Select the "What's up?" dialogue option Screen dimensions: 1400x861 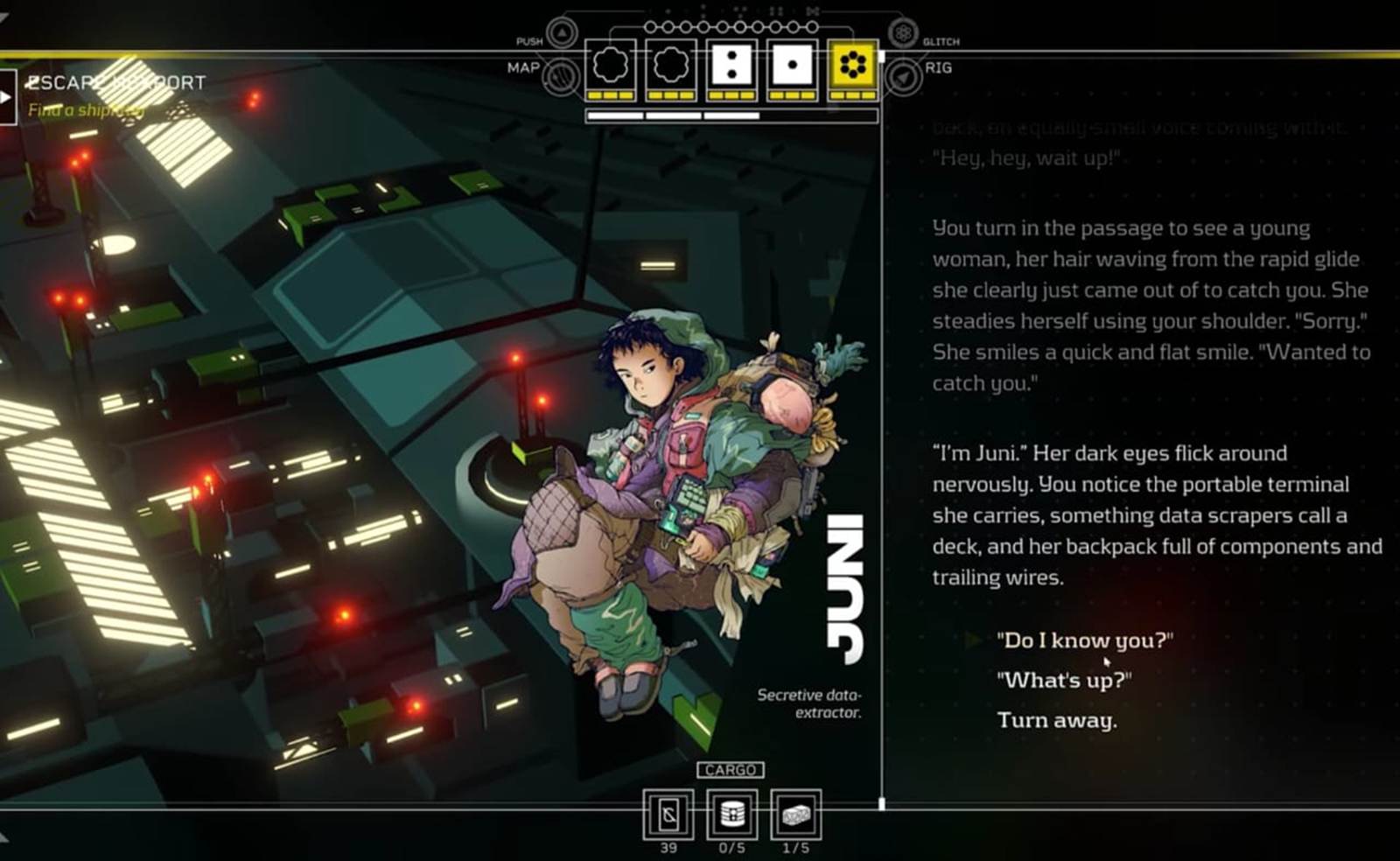[1063, 680]
